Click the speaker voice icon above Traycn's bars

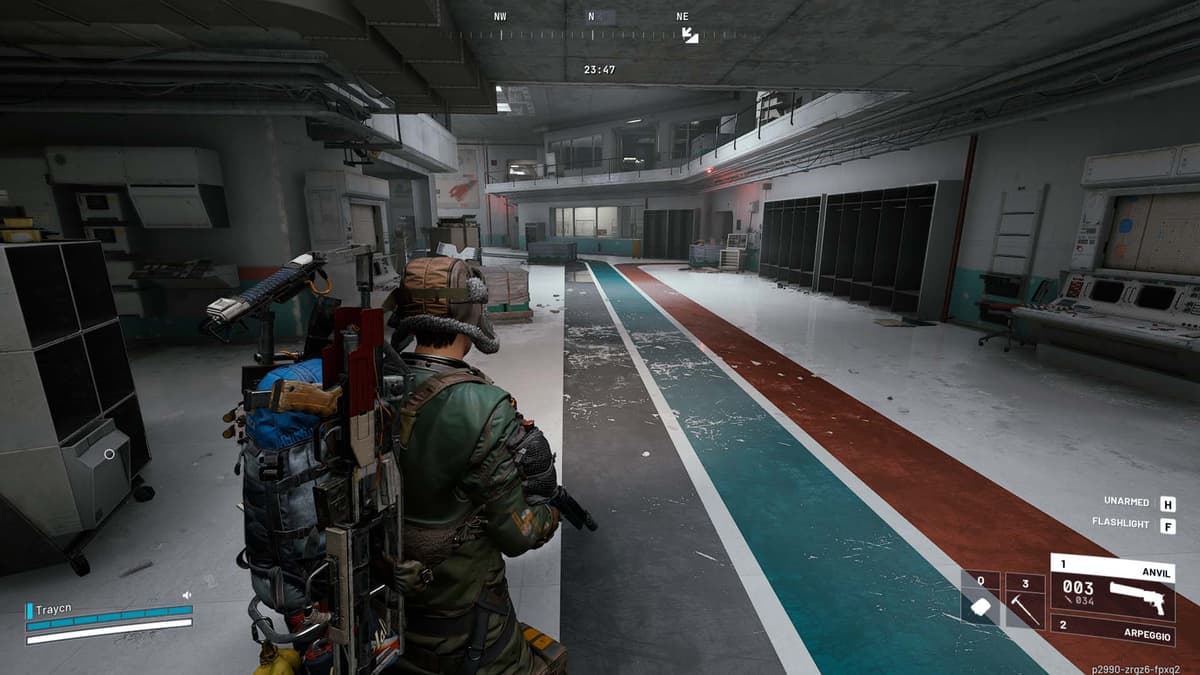[x=186, y=595]
